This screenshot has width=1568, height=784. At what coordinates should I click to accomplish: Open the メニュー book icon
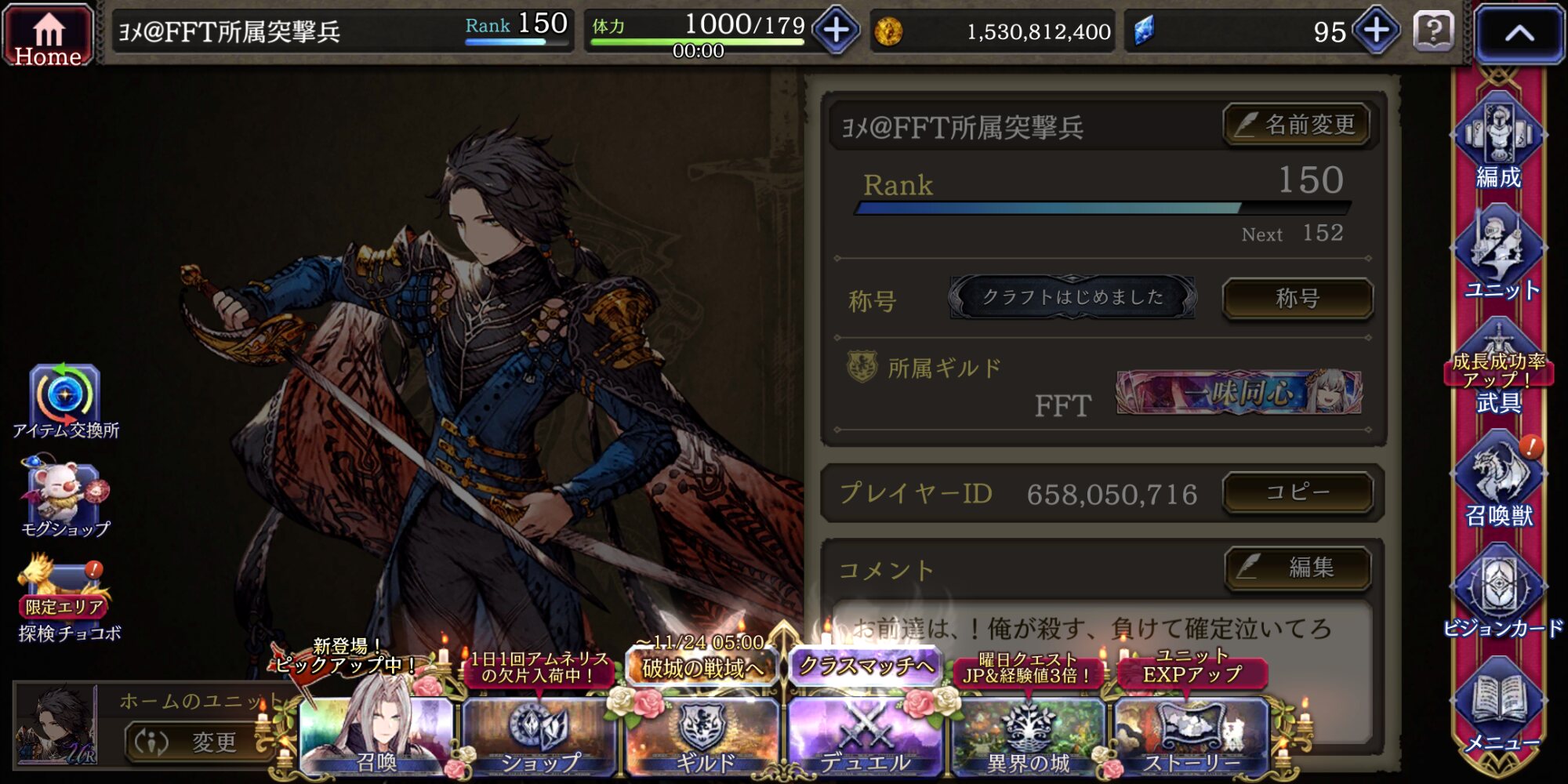click(1500, 706)
